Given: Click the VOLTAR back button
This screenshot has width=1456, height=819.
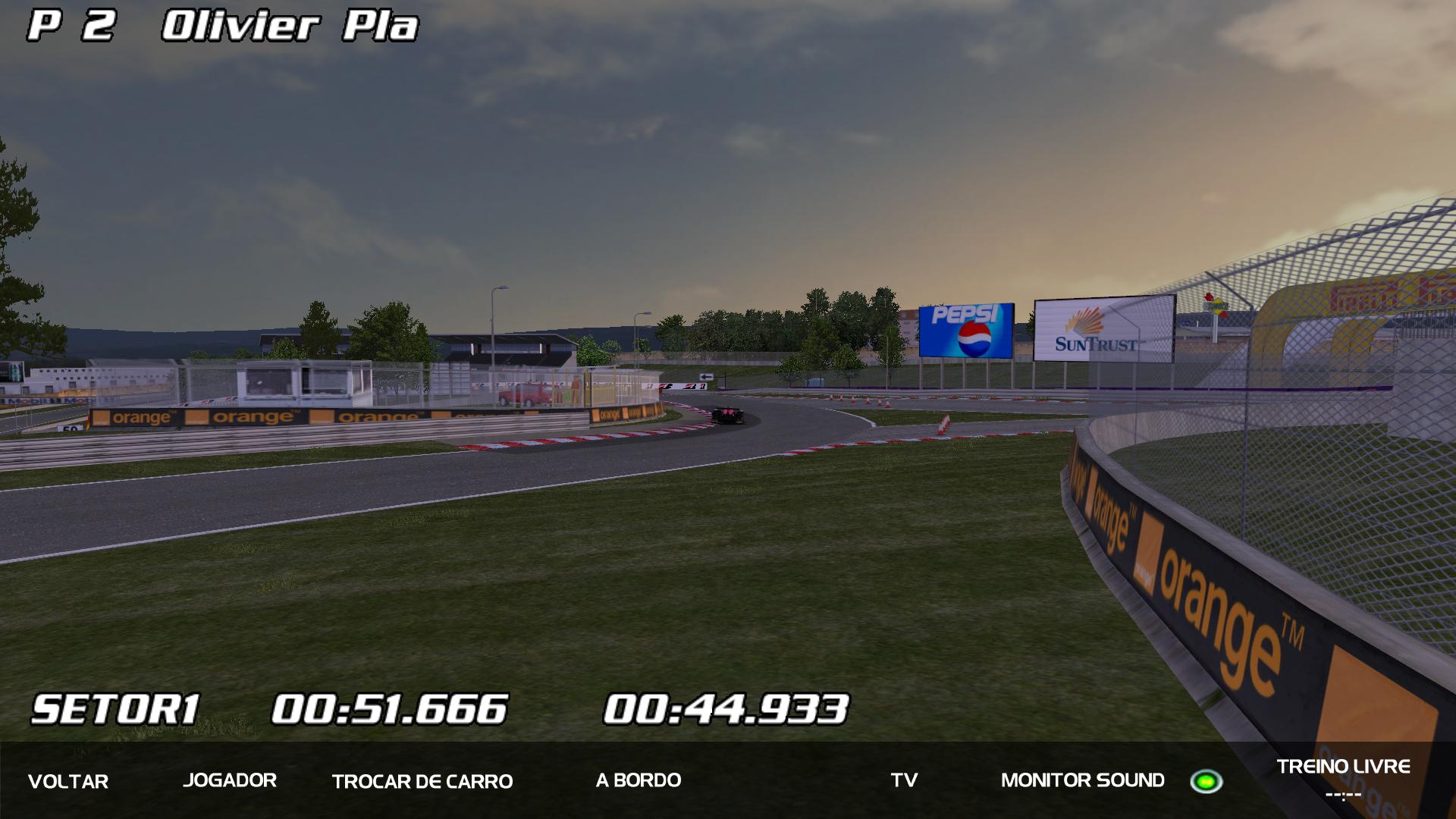Looking at the screenshot, I should coord(68,781).
